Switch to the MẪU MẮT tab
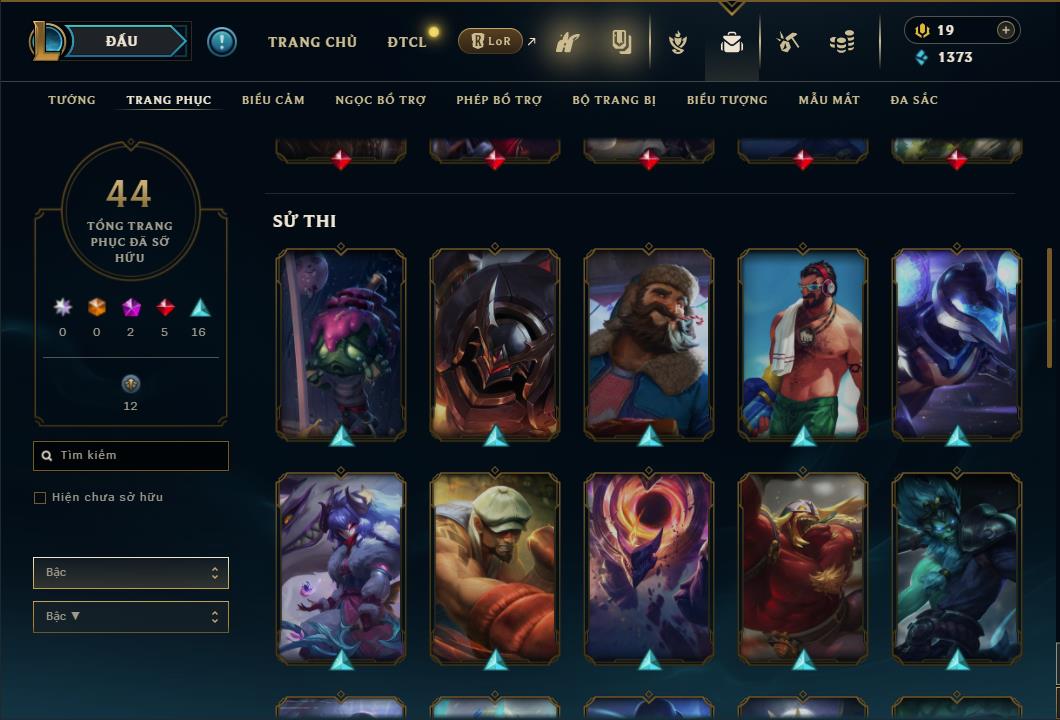 click(x=829, y=100)
